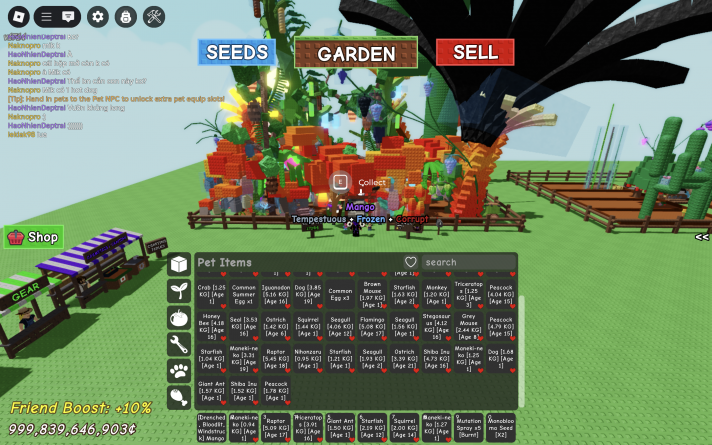Open the backpack icon in the top bar

click(x=125, y=17)
